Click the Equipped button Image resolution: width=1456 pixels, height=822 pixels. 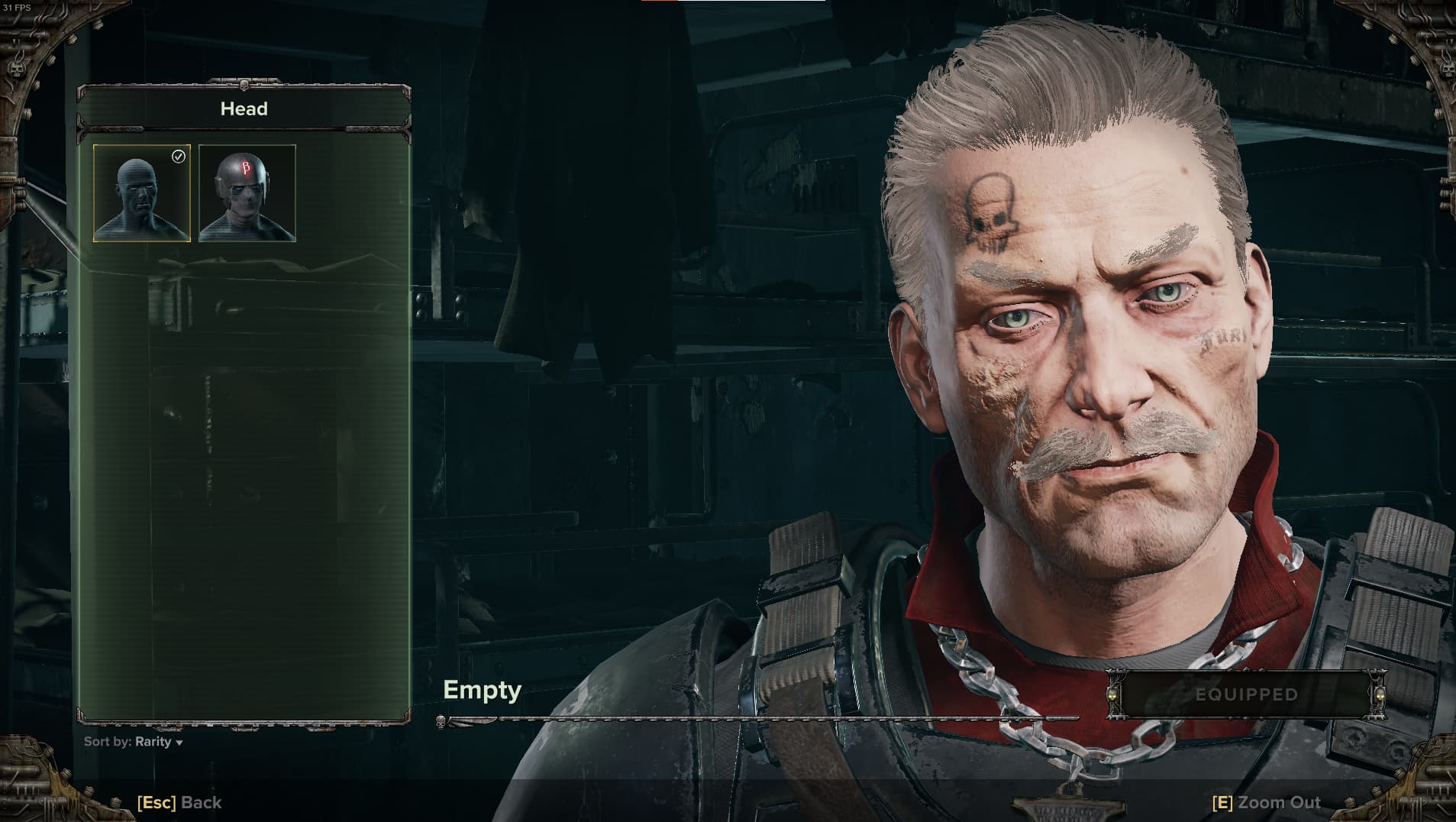click(x=1246, y=694)
